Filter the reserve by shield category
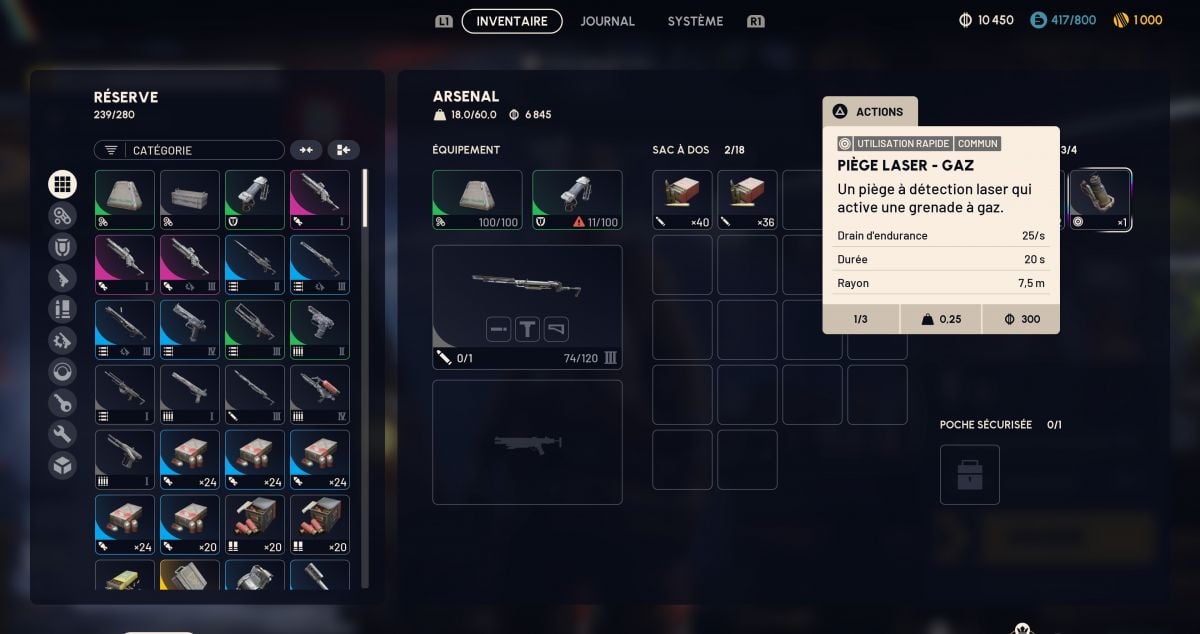1200x634 pixels. pos(62,247)
